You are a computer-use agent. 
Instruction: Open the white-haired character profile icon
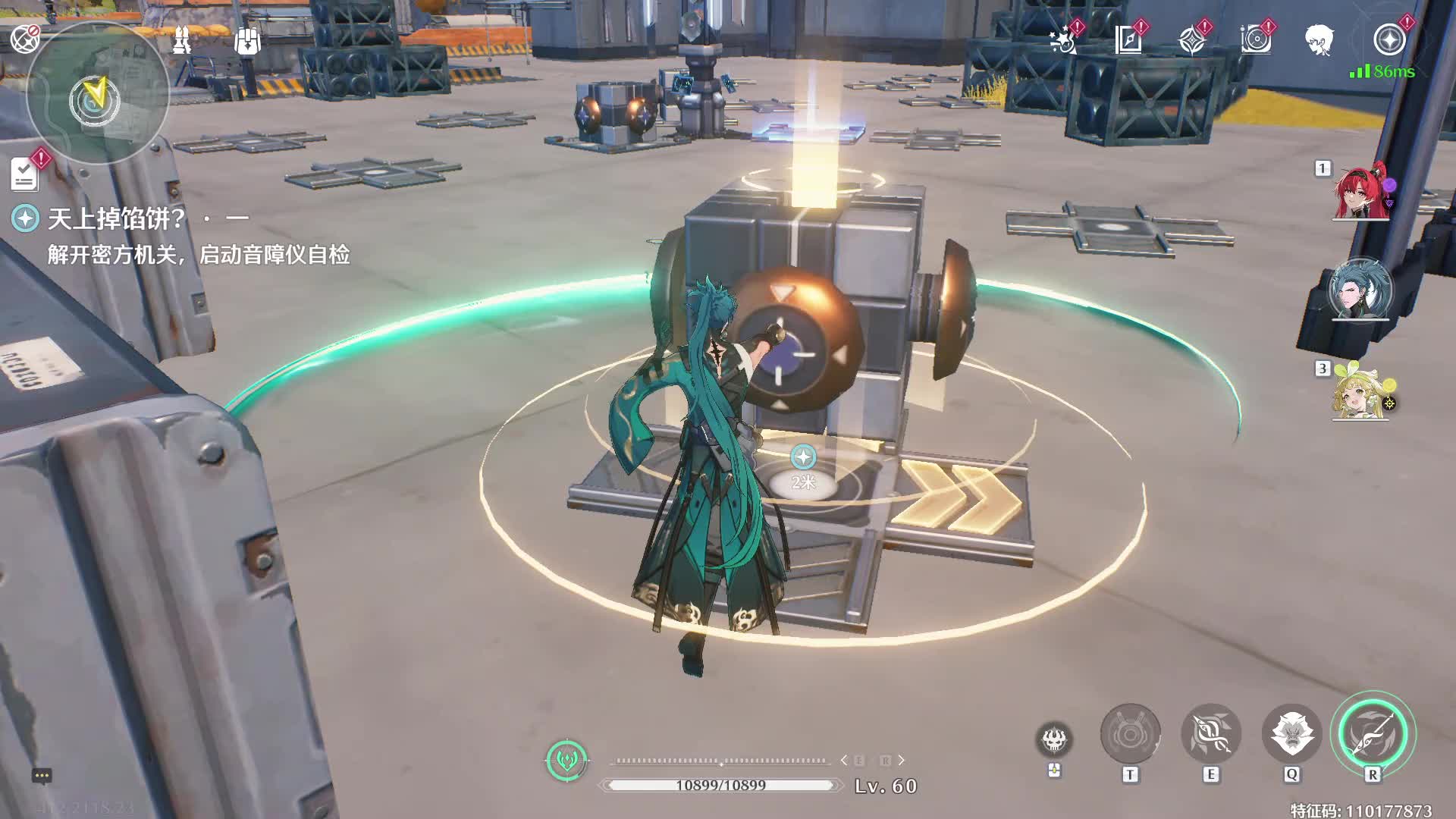pos(1319,39)
